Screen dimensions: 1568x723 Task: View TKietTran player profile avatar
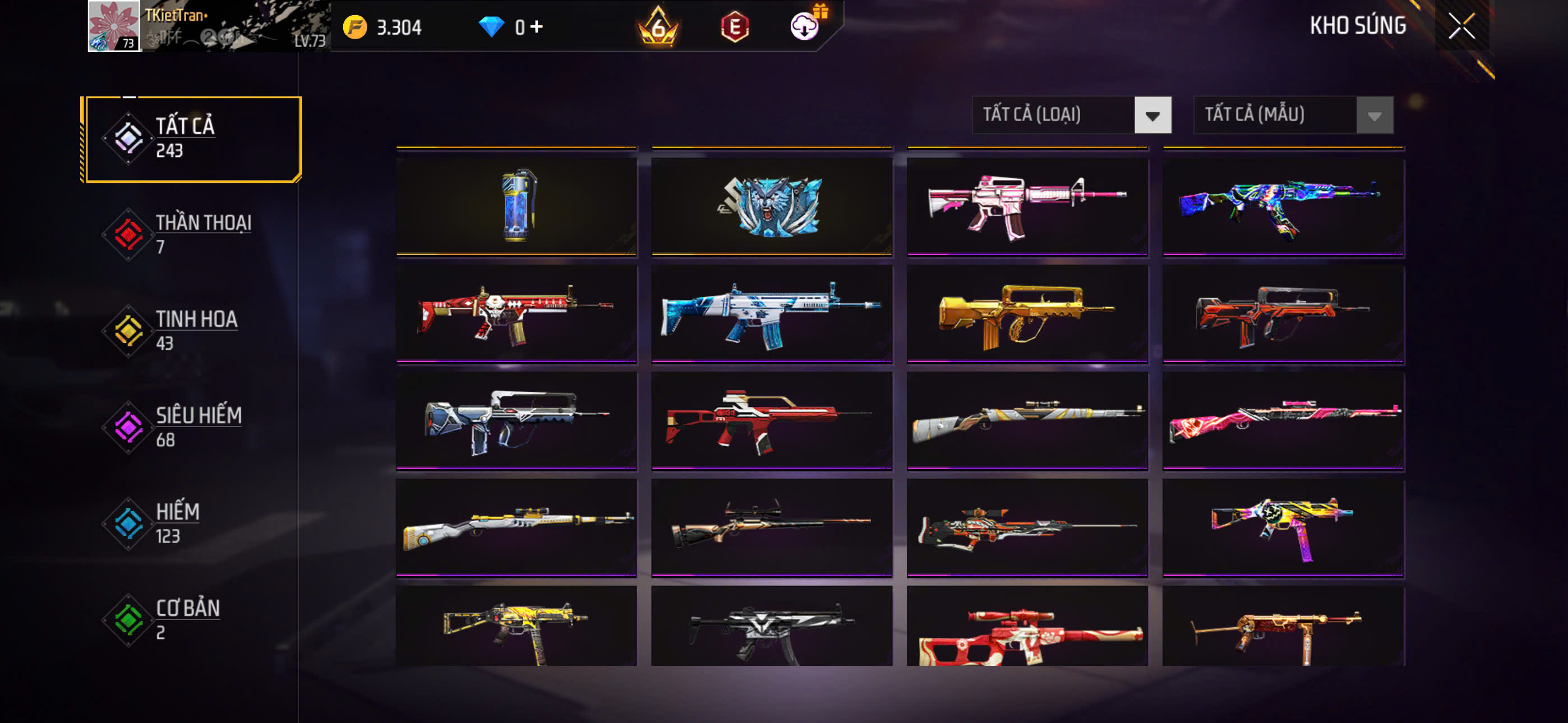[x=114, y=26]
